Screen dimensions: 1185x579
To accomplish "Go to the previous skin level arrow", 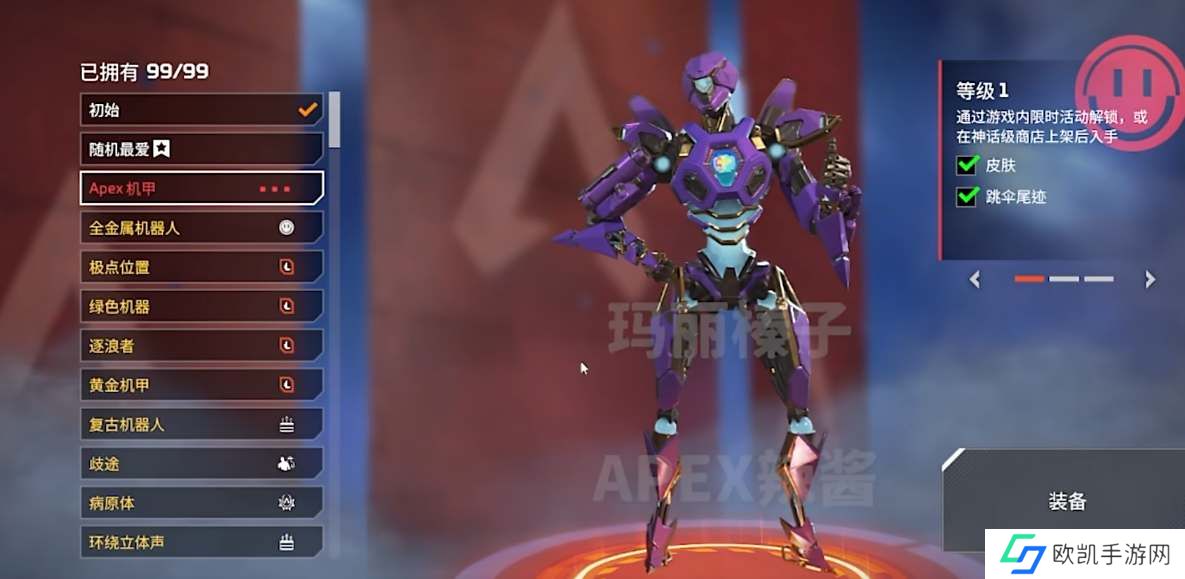I will pyautogui.click(x=975, y=279).
